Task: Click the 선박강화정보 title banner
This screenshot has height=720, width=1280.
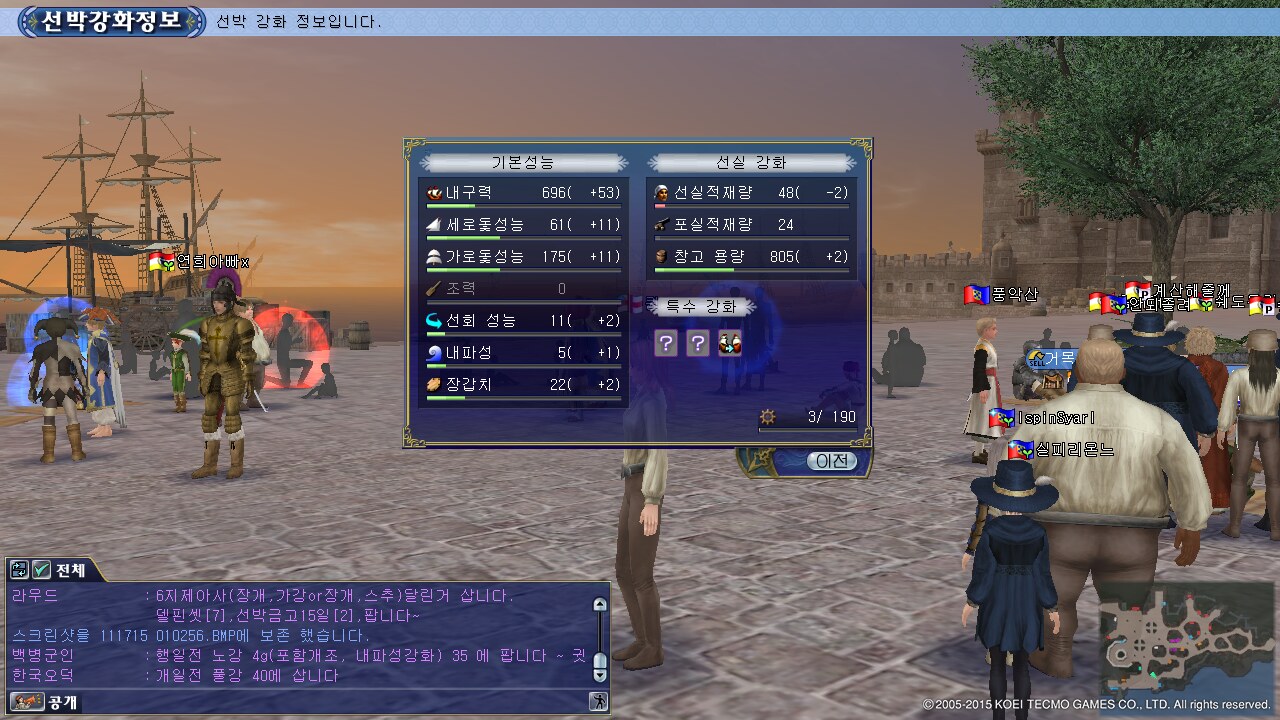Action: (112, 21)
